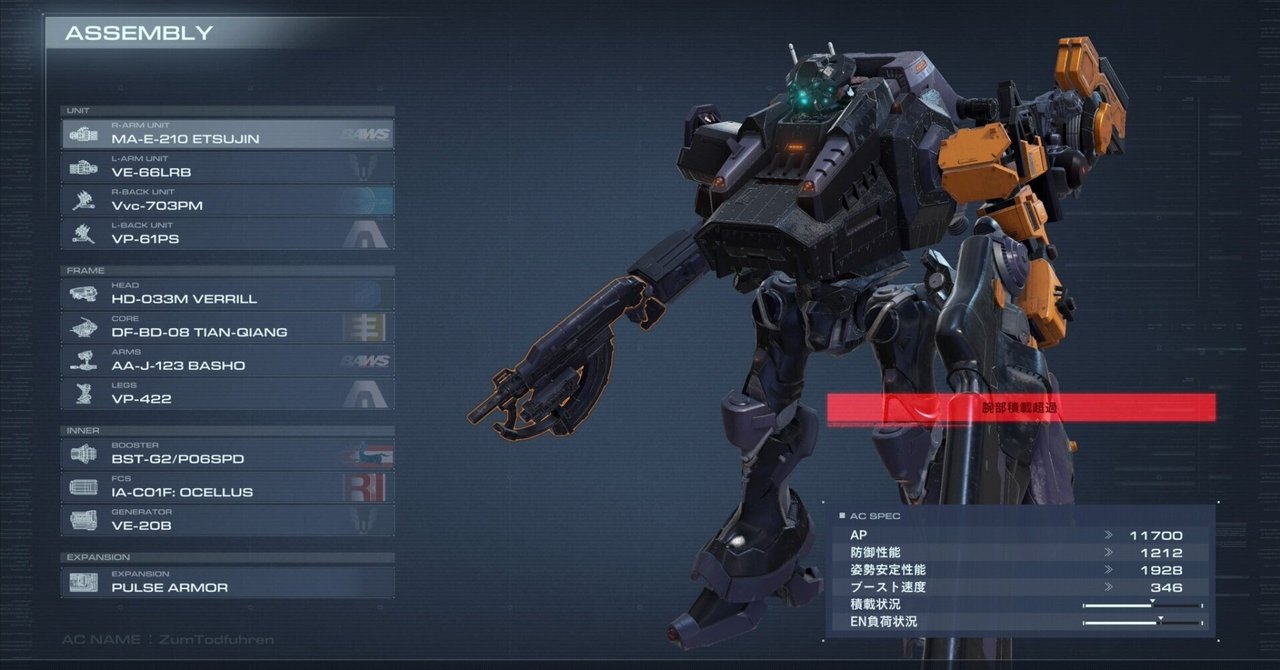
Task: Open the DF-BD-08 TIAN-QIANG core slot
Action: coord(228,327)
